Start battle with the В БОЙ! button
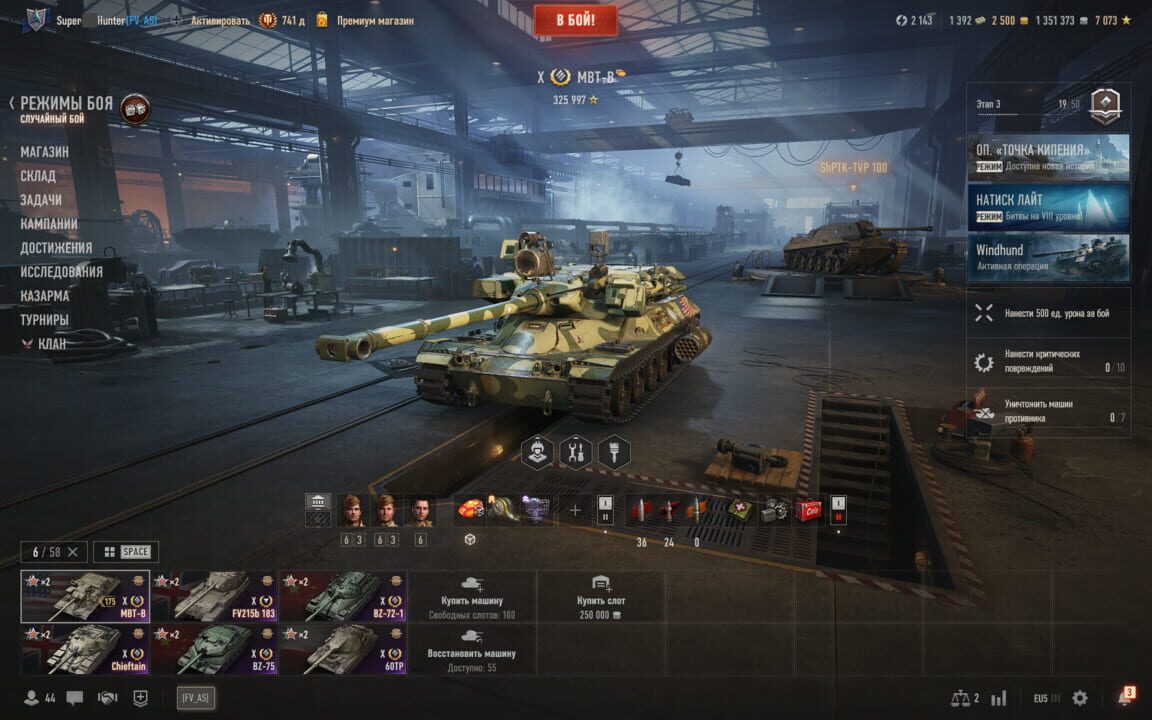The height and width of the screenshot is (720, 1152). (575, 20)
